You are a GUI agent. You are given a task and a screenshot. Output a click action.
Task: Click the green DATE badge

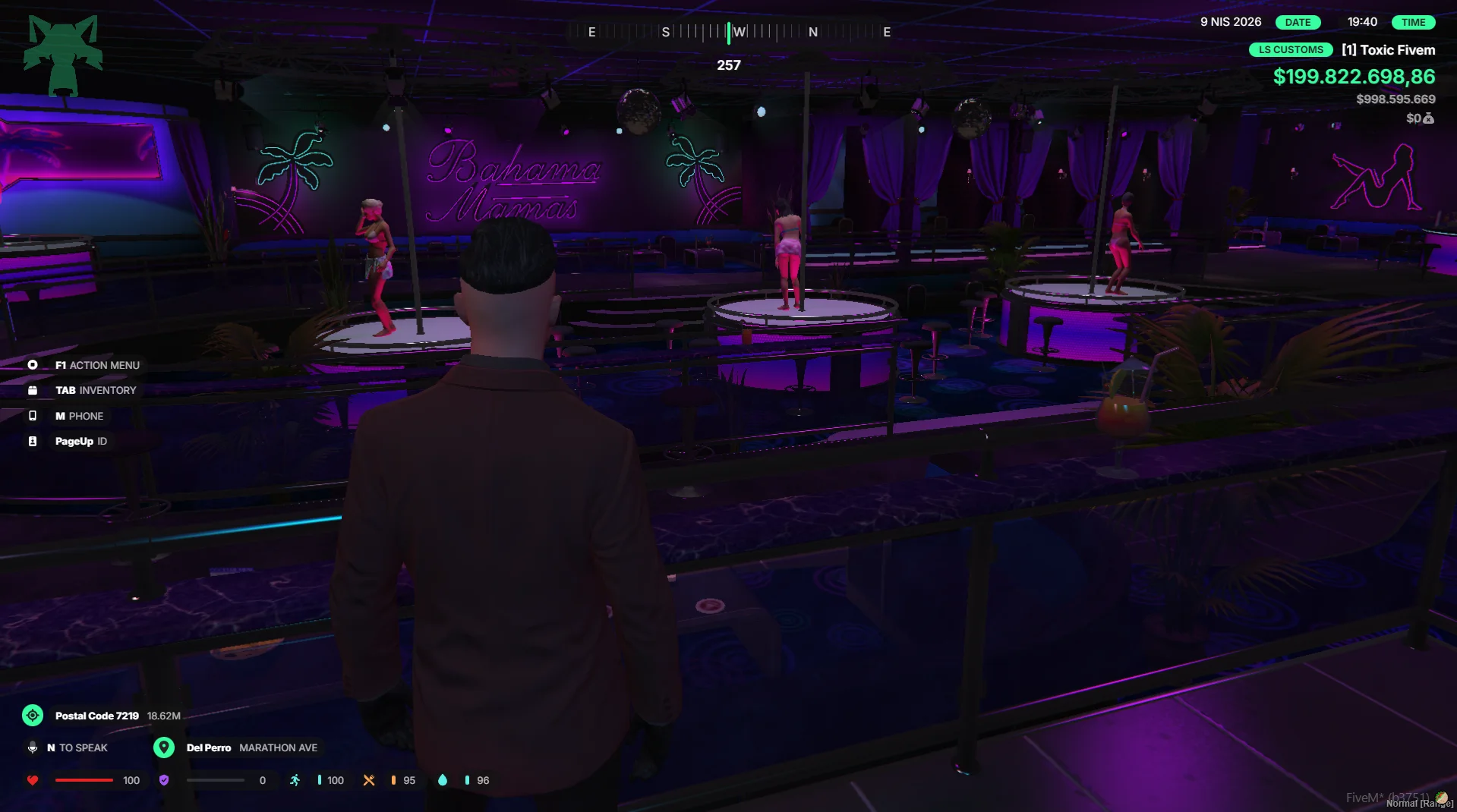point(1298,22)
